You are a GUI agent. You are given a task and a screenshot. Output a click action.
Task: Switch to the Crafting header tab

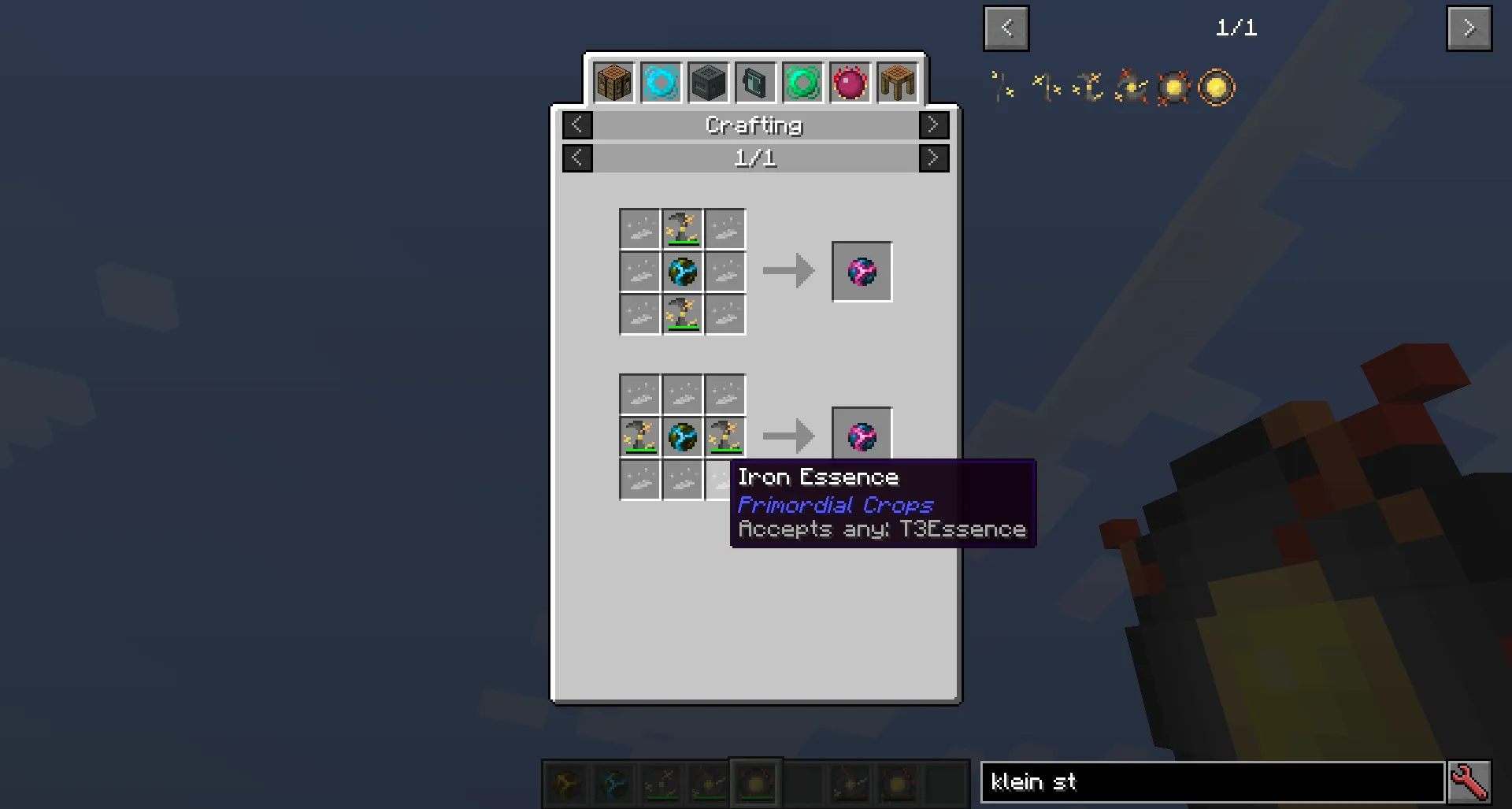(754, 124)
